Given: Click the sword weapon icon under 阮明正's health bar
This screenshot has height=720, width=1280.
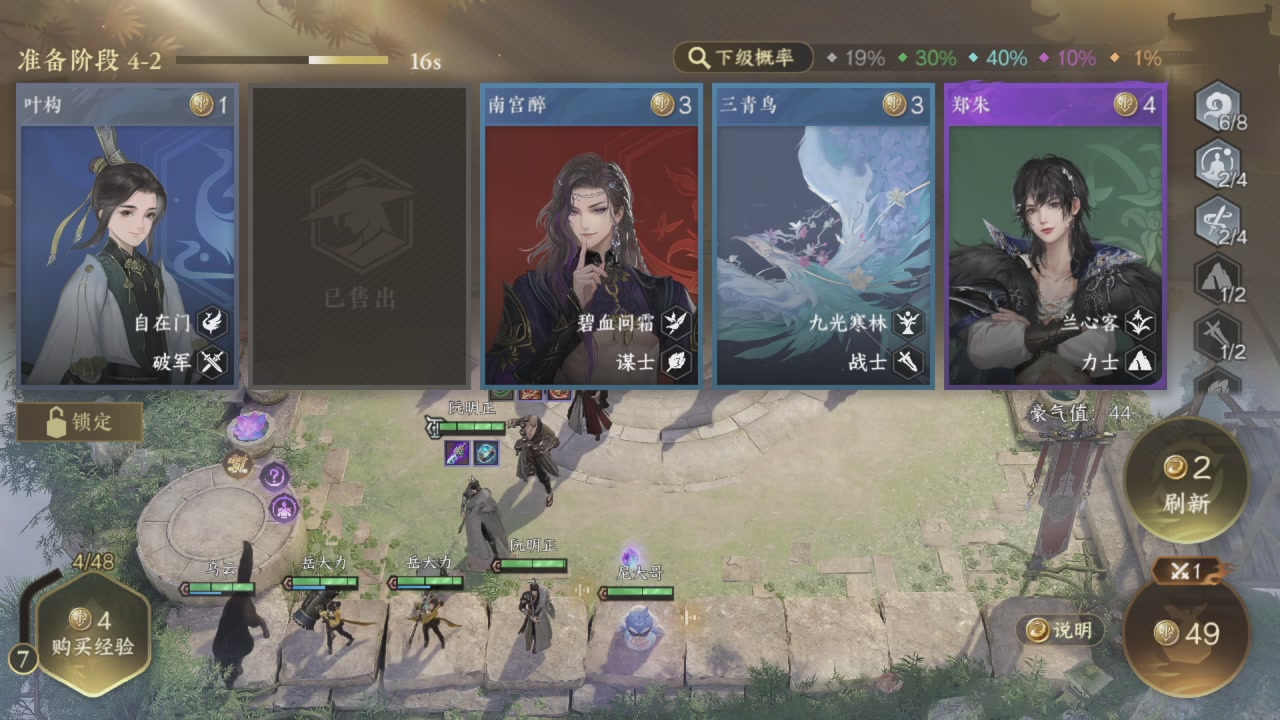Looking at the screenshot, I should (x=457, y=453).
